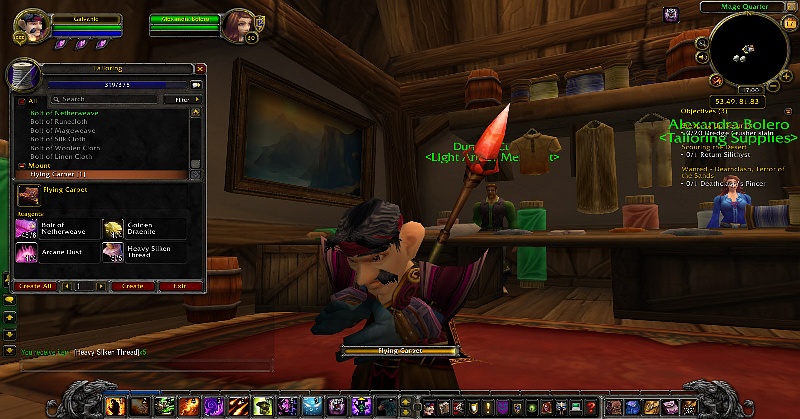
Task: Click the minimap
Action: (747, 52)
